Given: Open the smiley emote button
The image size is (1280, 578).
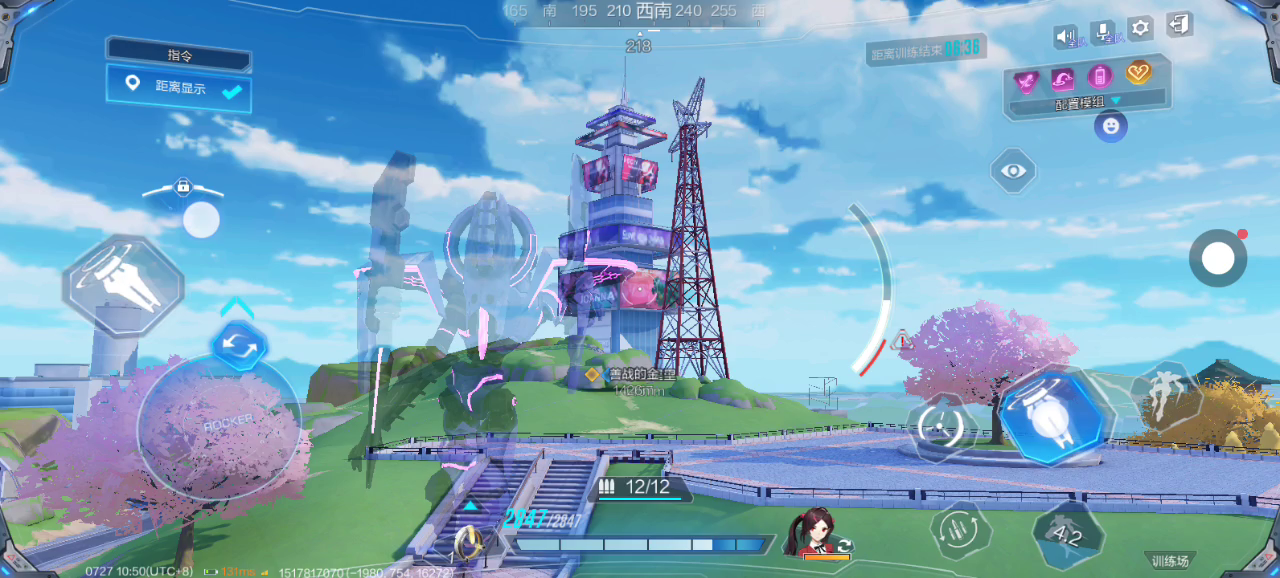Looking at the screenshot, I should (x=1110, y=126).
